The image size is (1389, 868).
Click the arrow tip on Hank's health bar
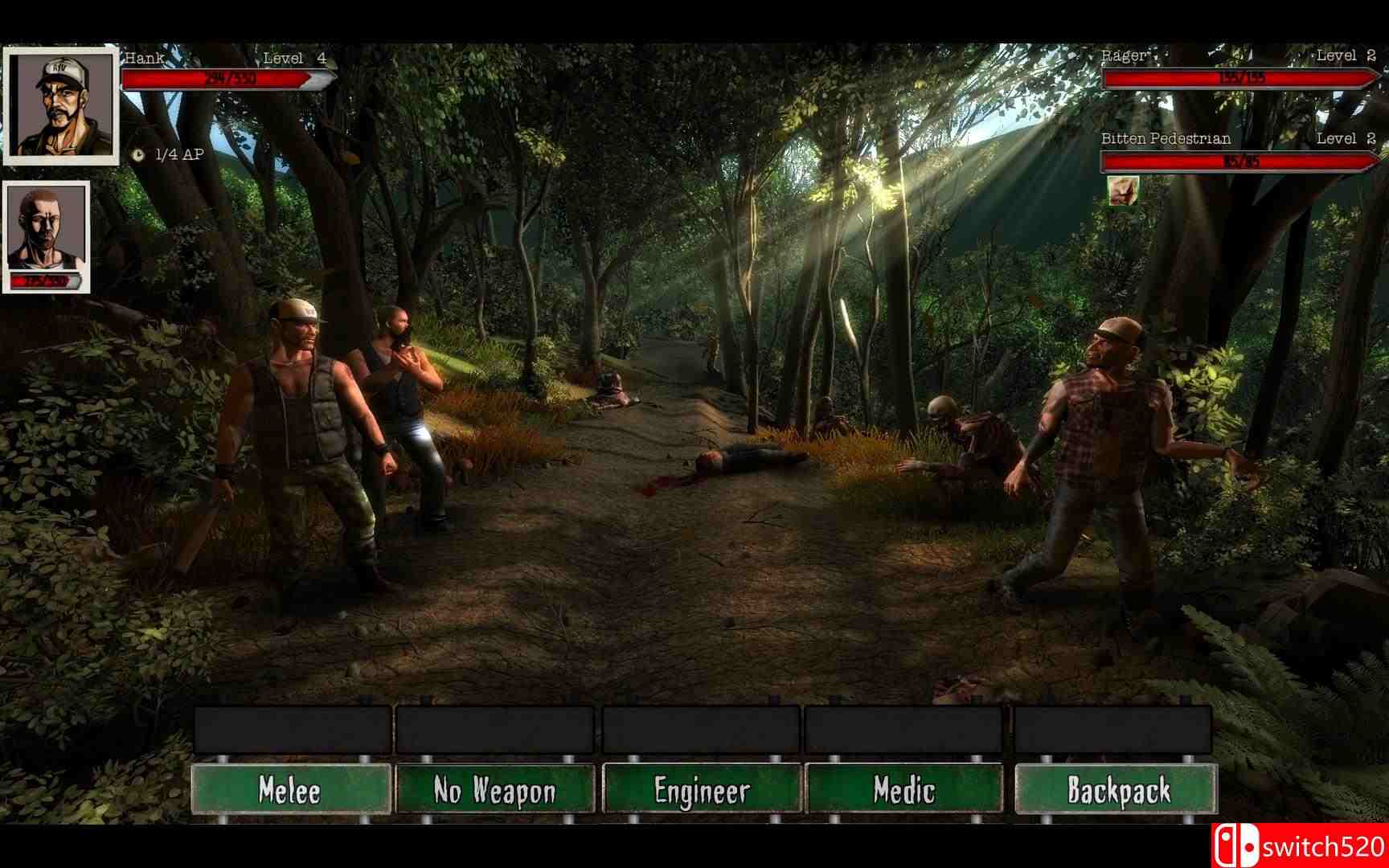[x=320, y=80]
